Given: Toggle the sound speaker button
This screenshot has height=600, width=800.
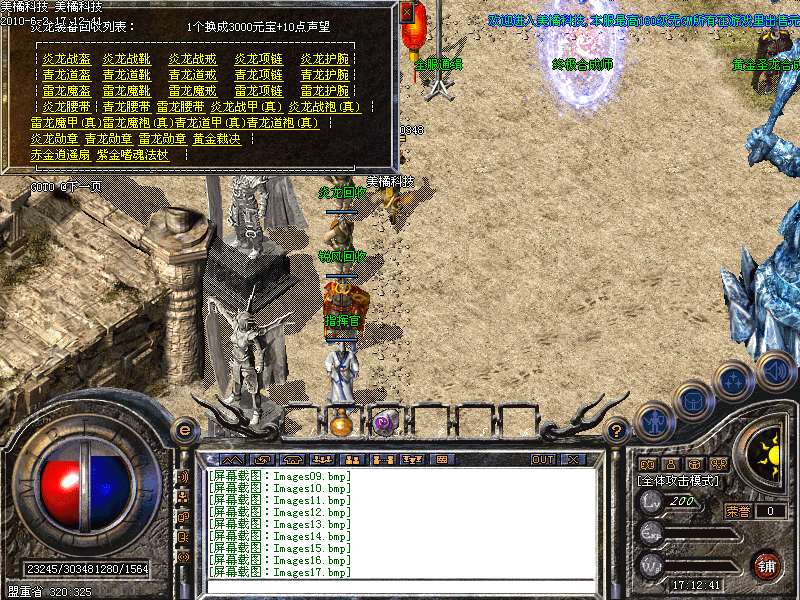Looking at the screenshot, I should click(x=775, y=370).
